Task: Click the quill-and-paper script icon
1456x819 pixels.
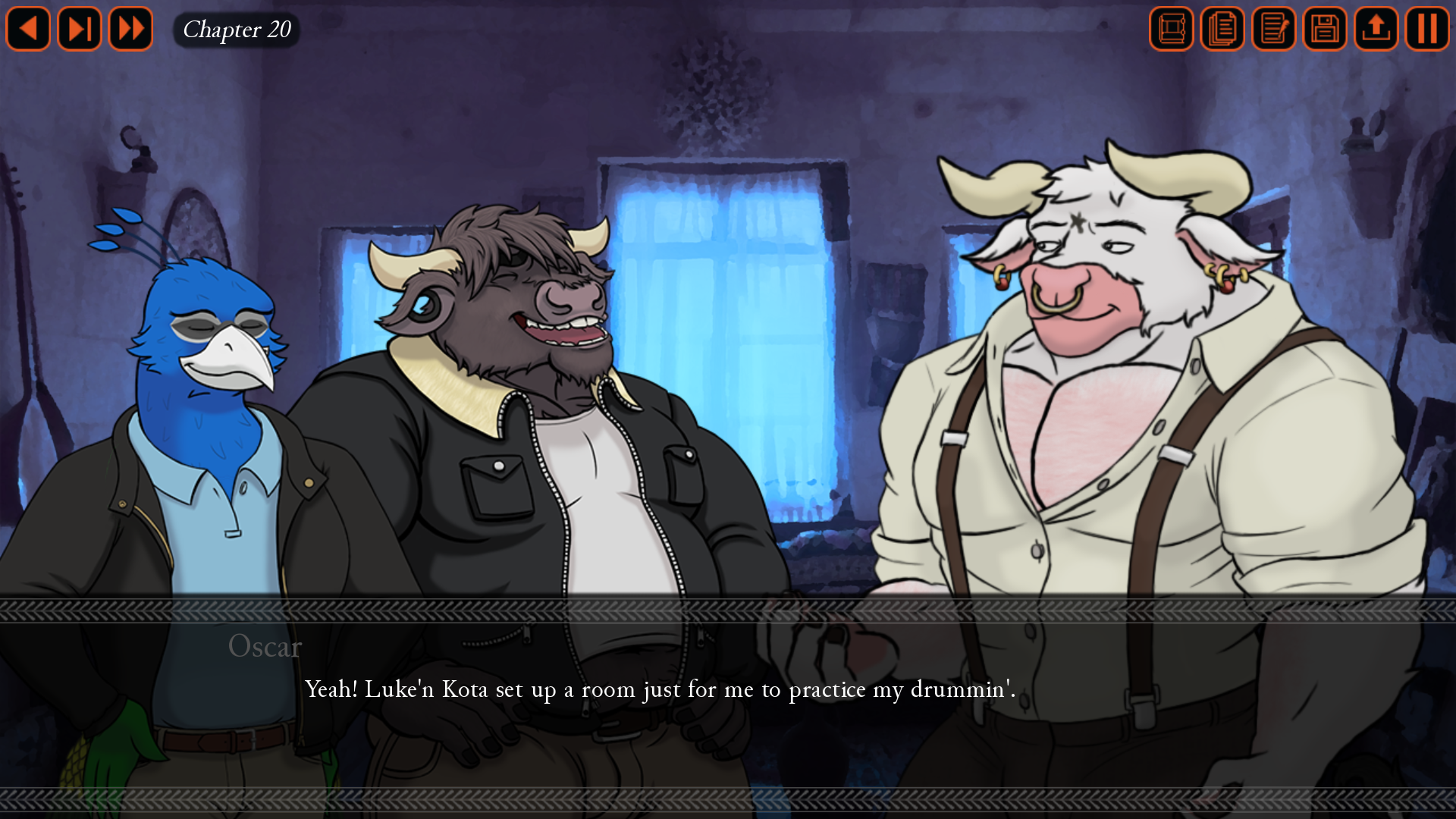Action: click(1273, 29)
